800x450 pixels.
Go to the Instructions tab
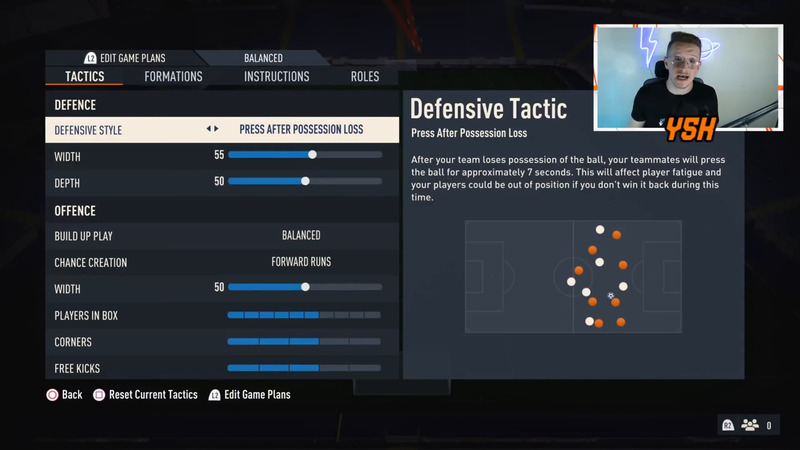(x=276, y=77)
